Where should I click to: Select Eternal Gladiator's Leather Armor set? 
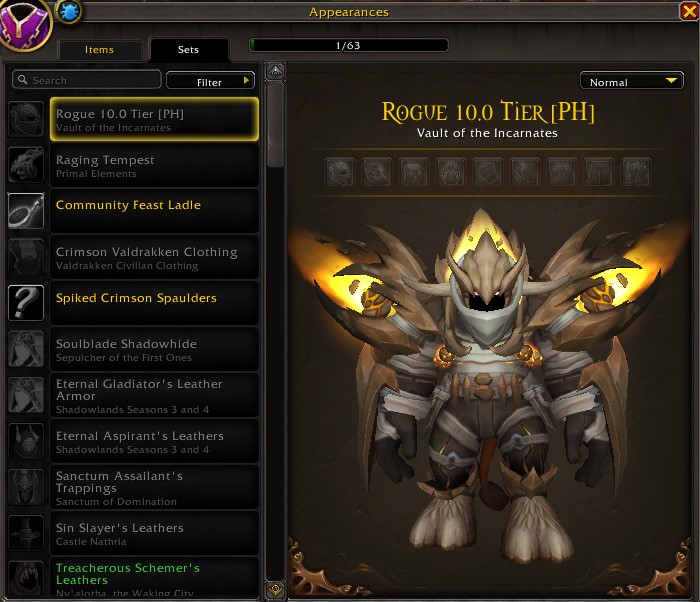coord(154,395)
